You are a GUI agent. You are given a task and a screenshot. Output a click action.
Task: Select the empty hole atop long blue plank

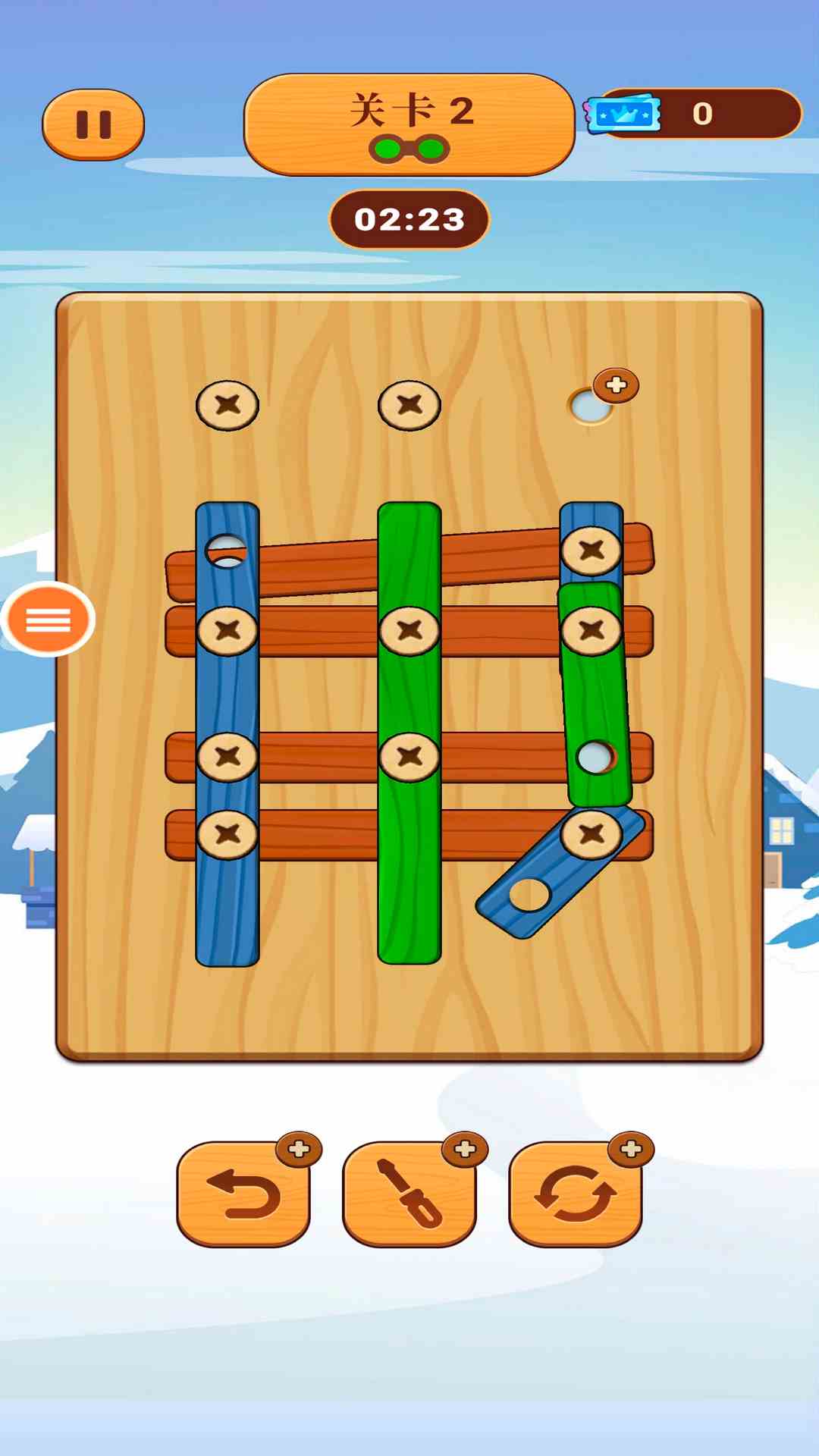coord(226,551)
